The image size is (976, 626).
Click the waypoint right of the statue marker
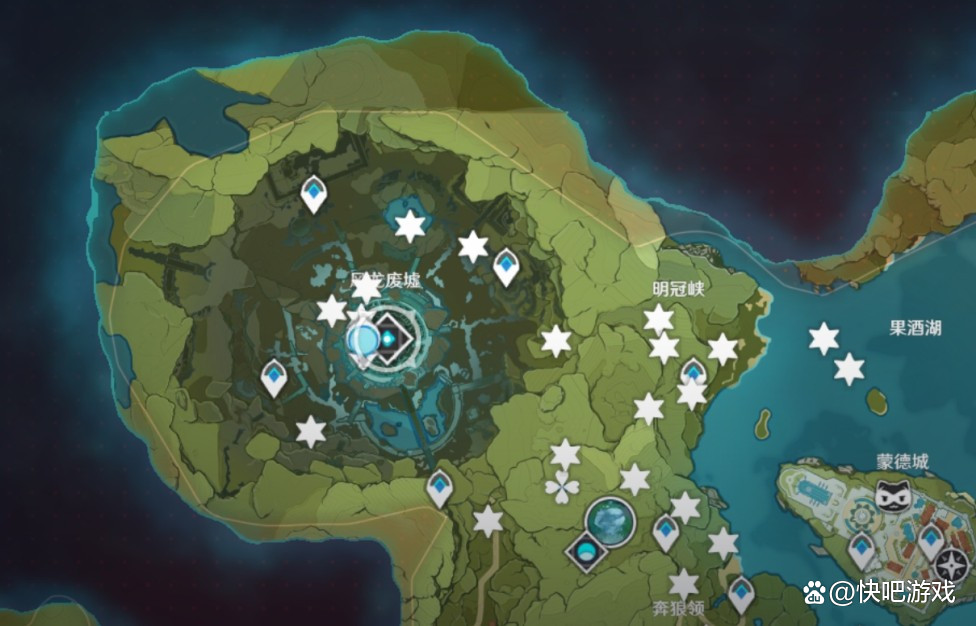666,531
